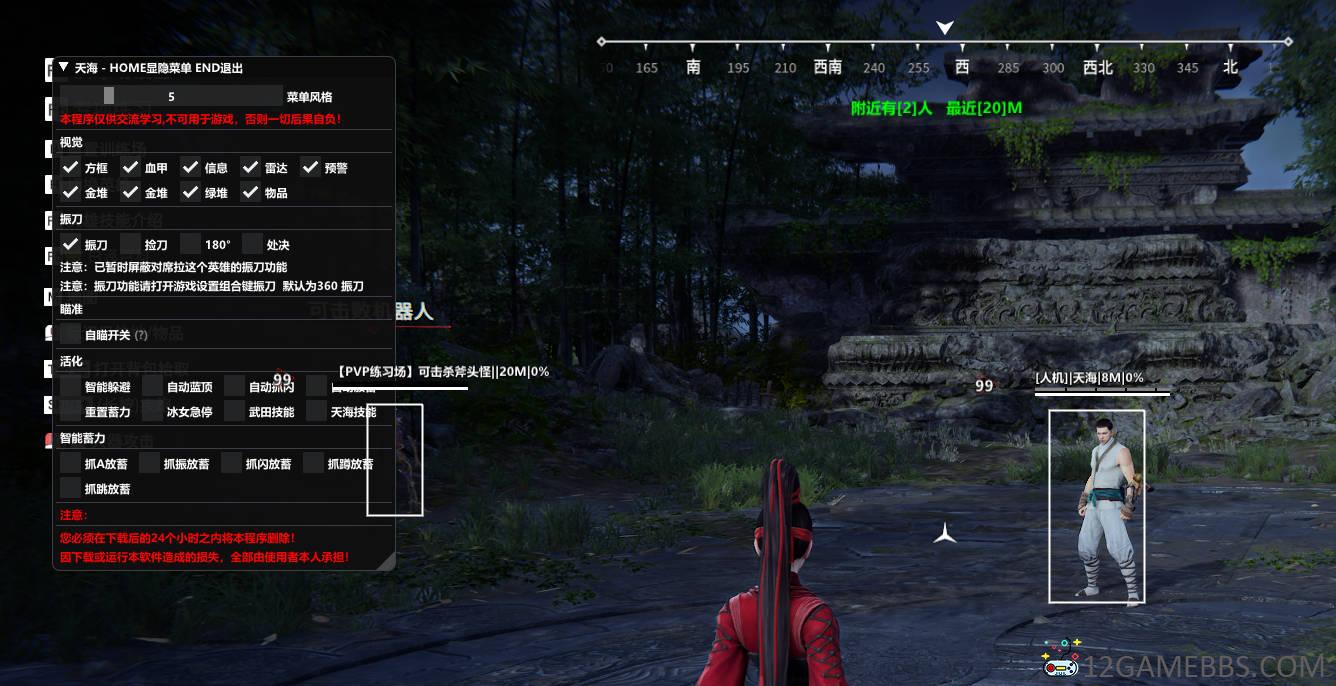This screenshot has width=1336, height=686.
Task: Enable the 捡刀 checkbox
Action: [130, 244]
